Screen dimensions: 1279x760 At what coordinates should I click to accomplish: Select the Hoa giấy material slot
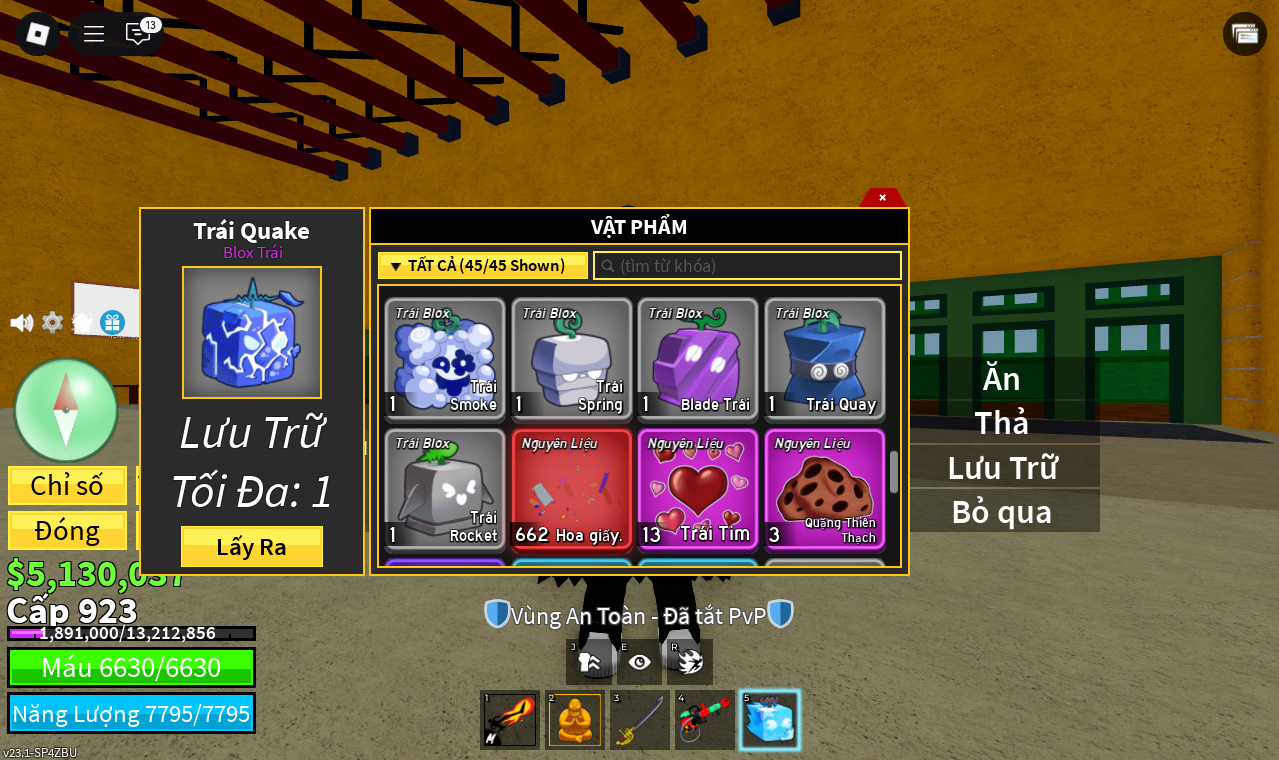(x=571, y=490)
